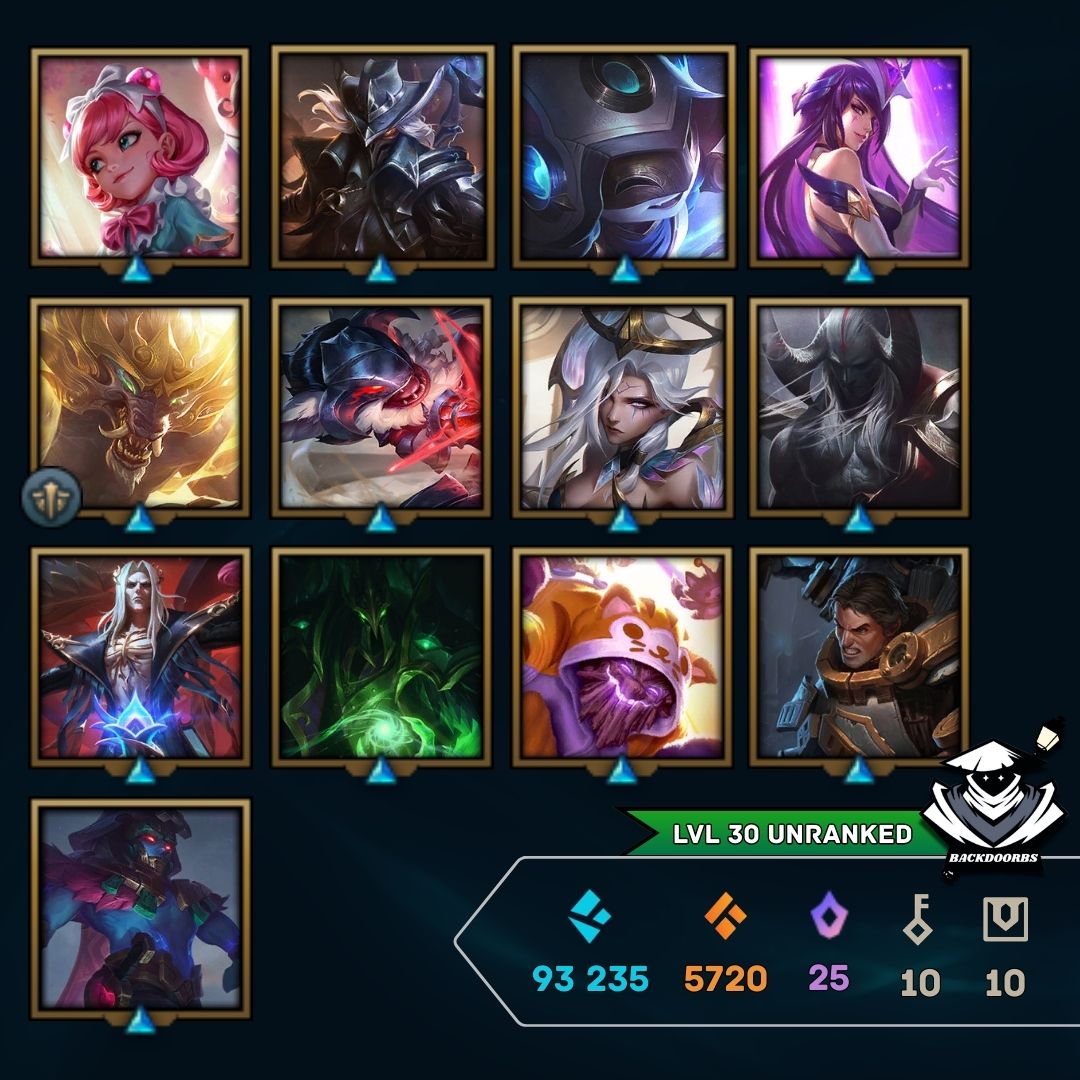Image resolution: width=1080 pixels, height=1080 pixels.
Task: Open the gray horned demon skin tile
Action: [x=859, y=407]
